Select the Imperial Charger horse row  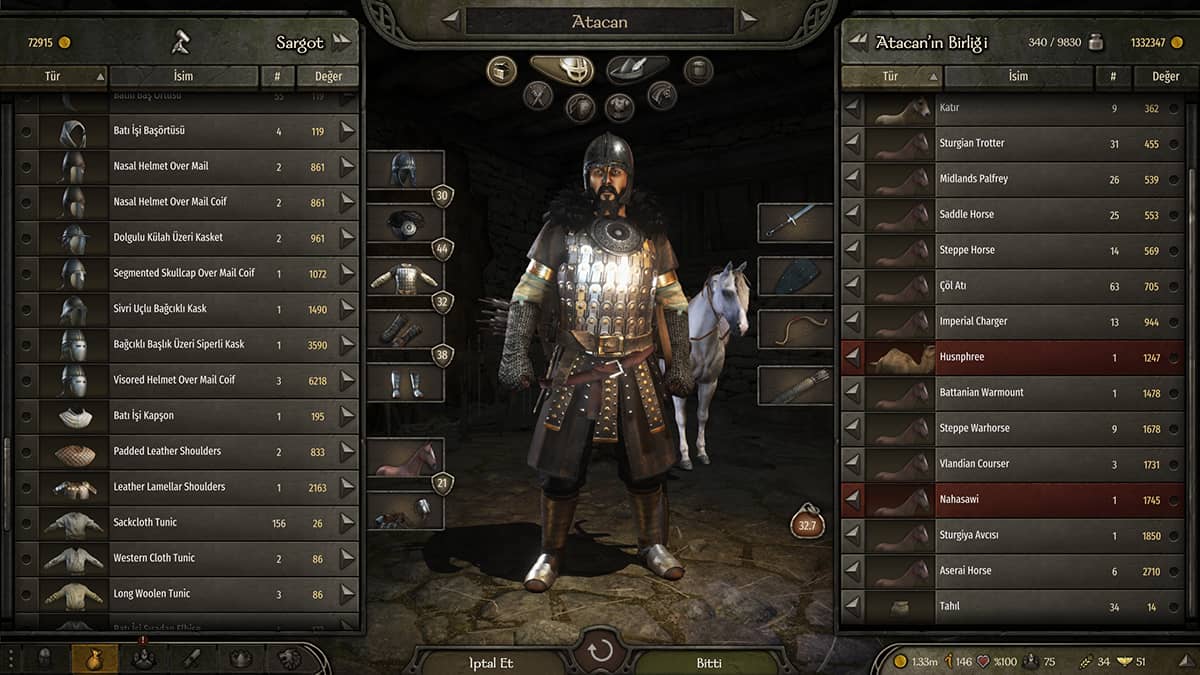click(1010, 322)
